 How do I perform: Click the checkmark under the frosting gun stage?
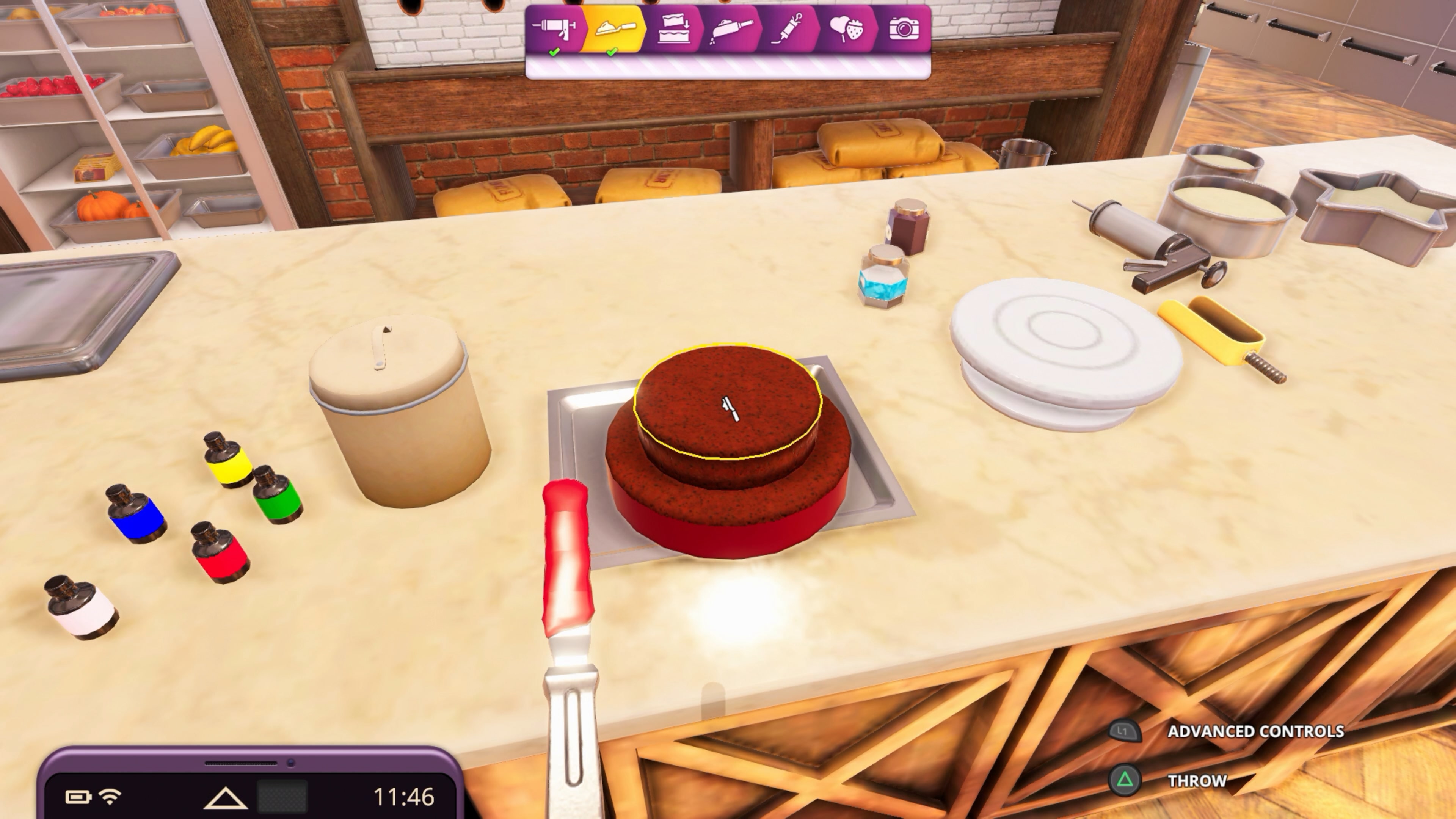554,52
